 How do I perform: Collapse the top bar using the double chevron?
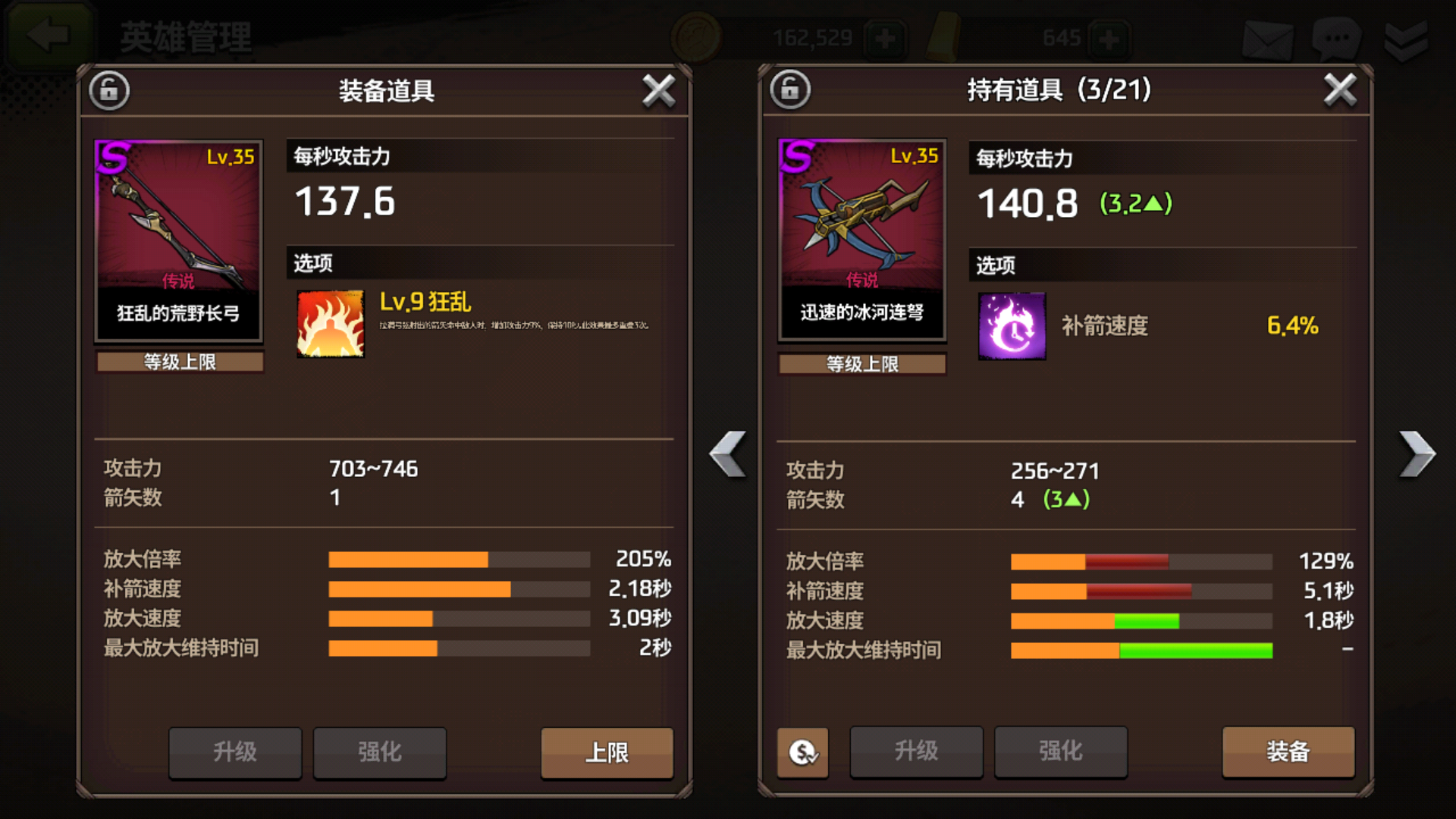click(1407, 38)
